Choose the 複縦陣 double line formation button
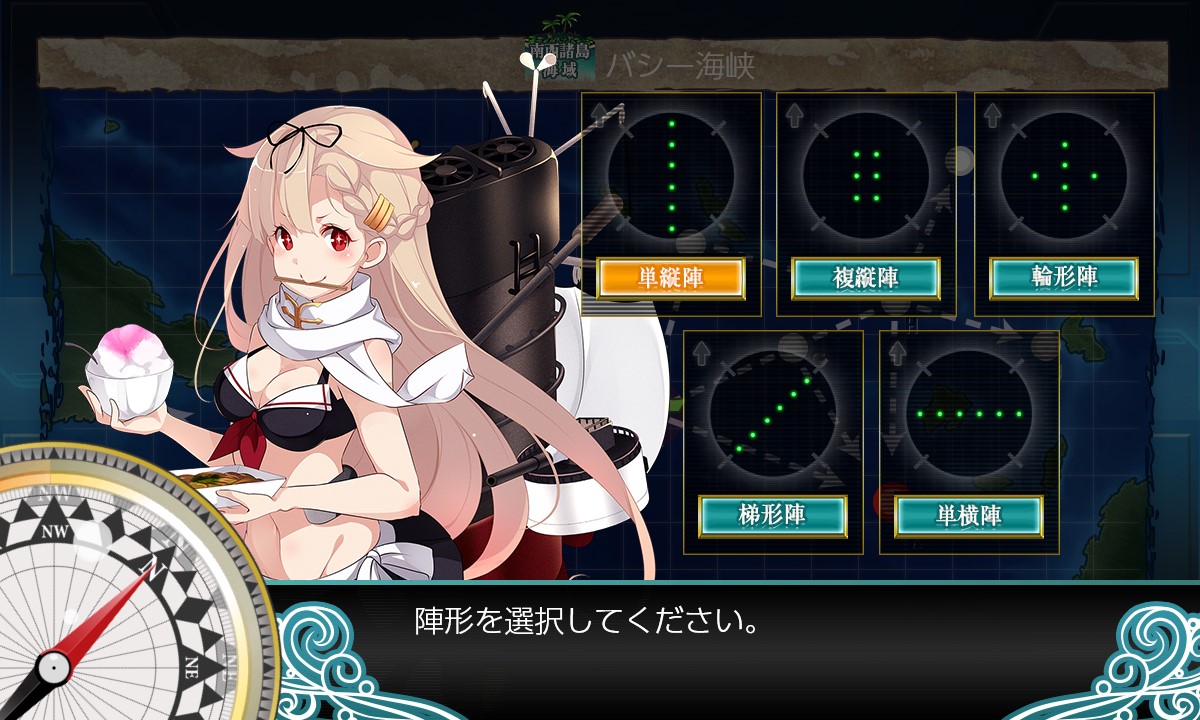1200x720 pixels. coord(866,279)
